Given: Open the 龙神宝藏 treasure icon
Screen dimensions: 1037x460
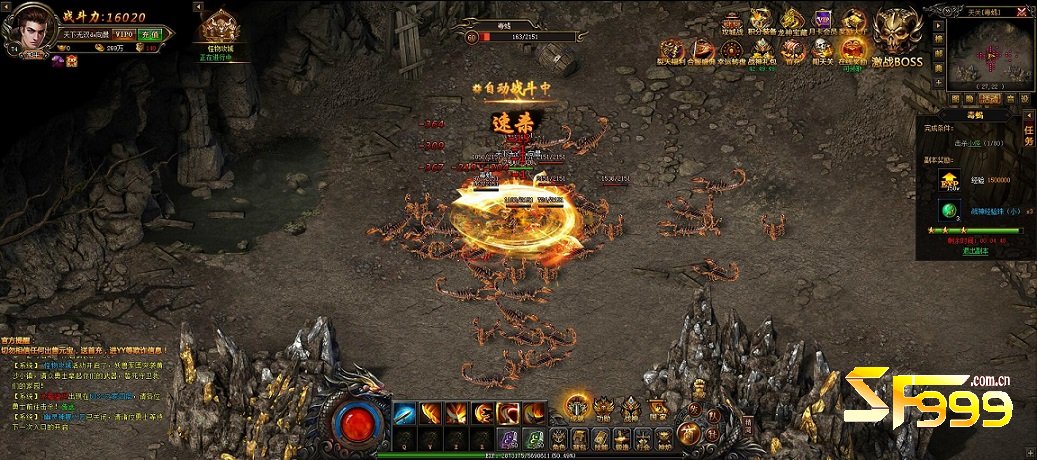Looking at the screenshot, I should click(792, 21).
